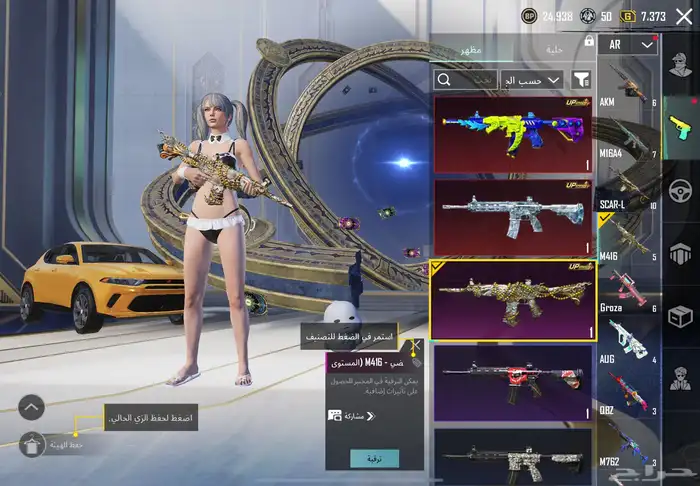Open the skin filter funnel button
The height and width of the screenshot is (486, 700).
click(582, 79)
